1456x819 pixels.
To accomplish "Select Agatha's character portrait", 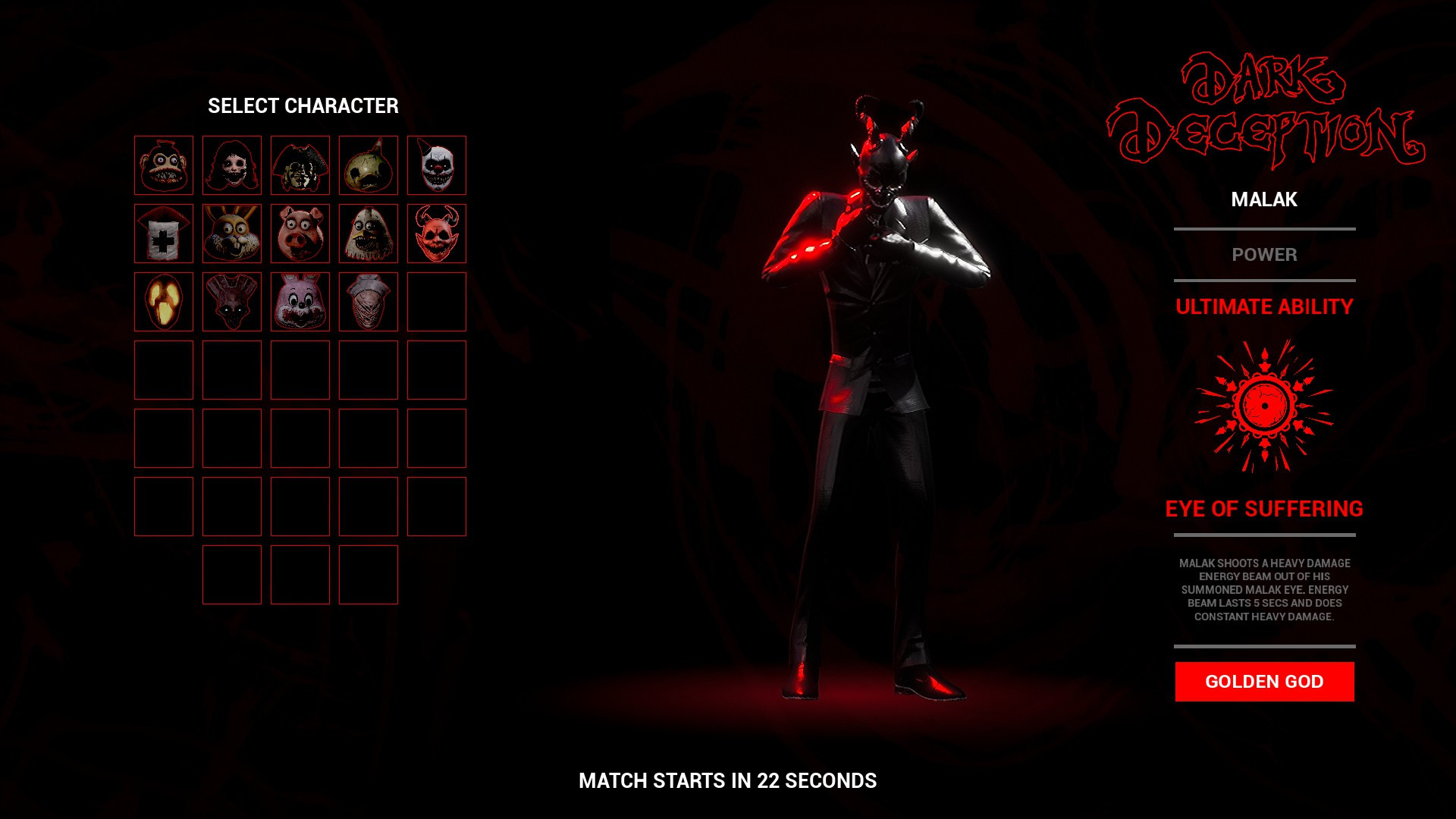I will pos(232,165).
